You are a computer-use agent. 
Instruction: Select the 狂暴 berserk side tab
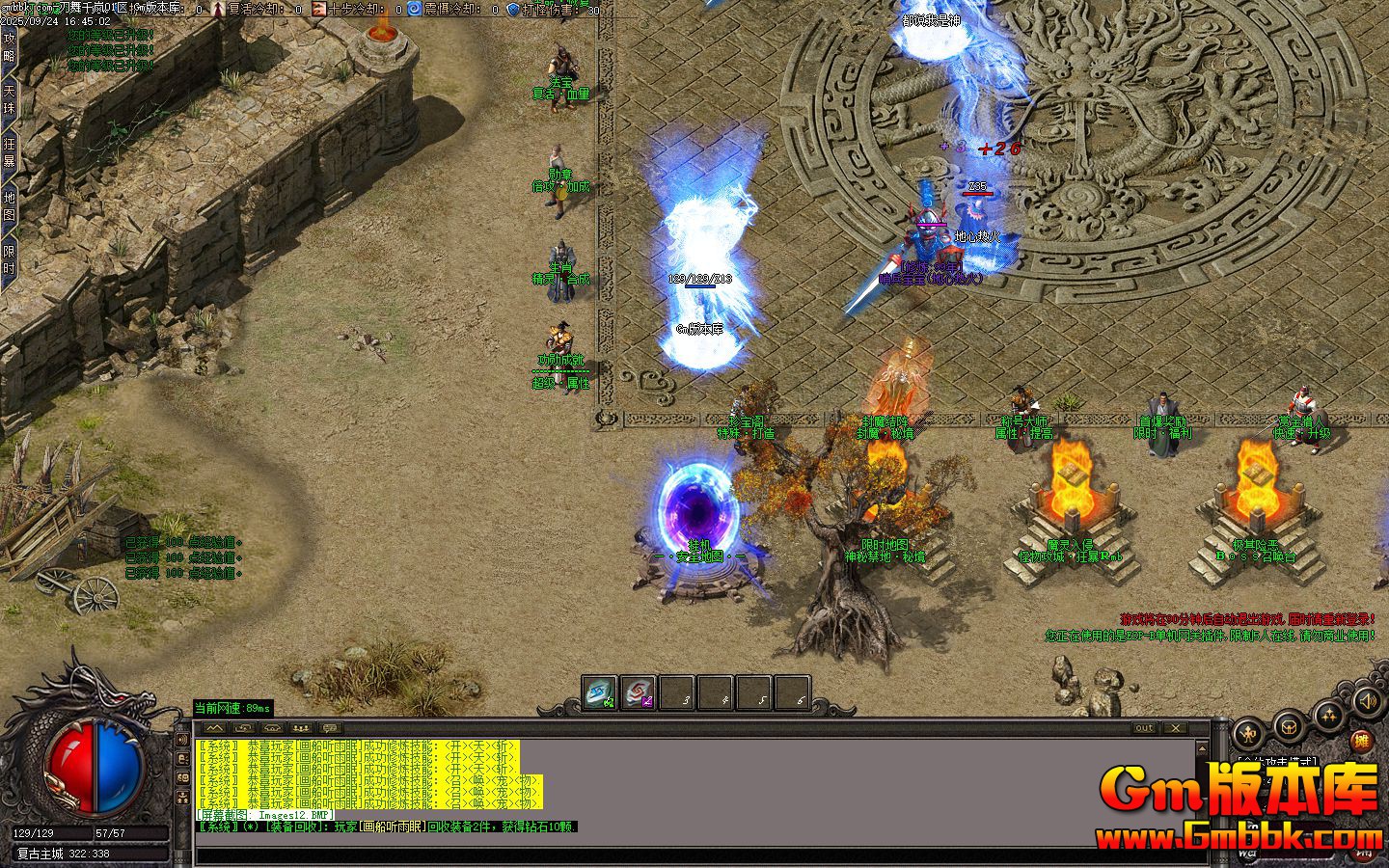pyautogui.click(x=10, y=152)
